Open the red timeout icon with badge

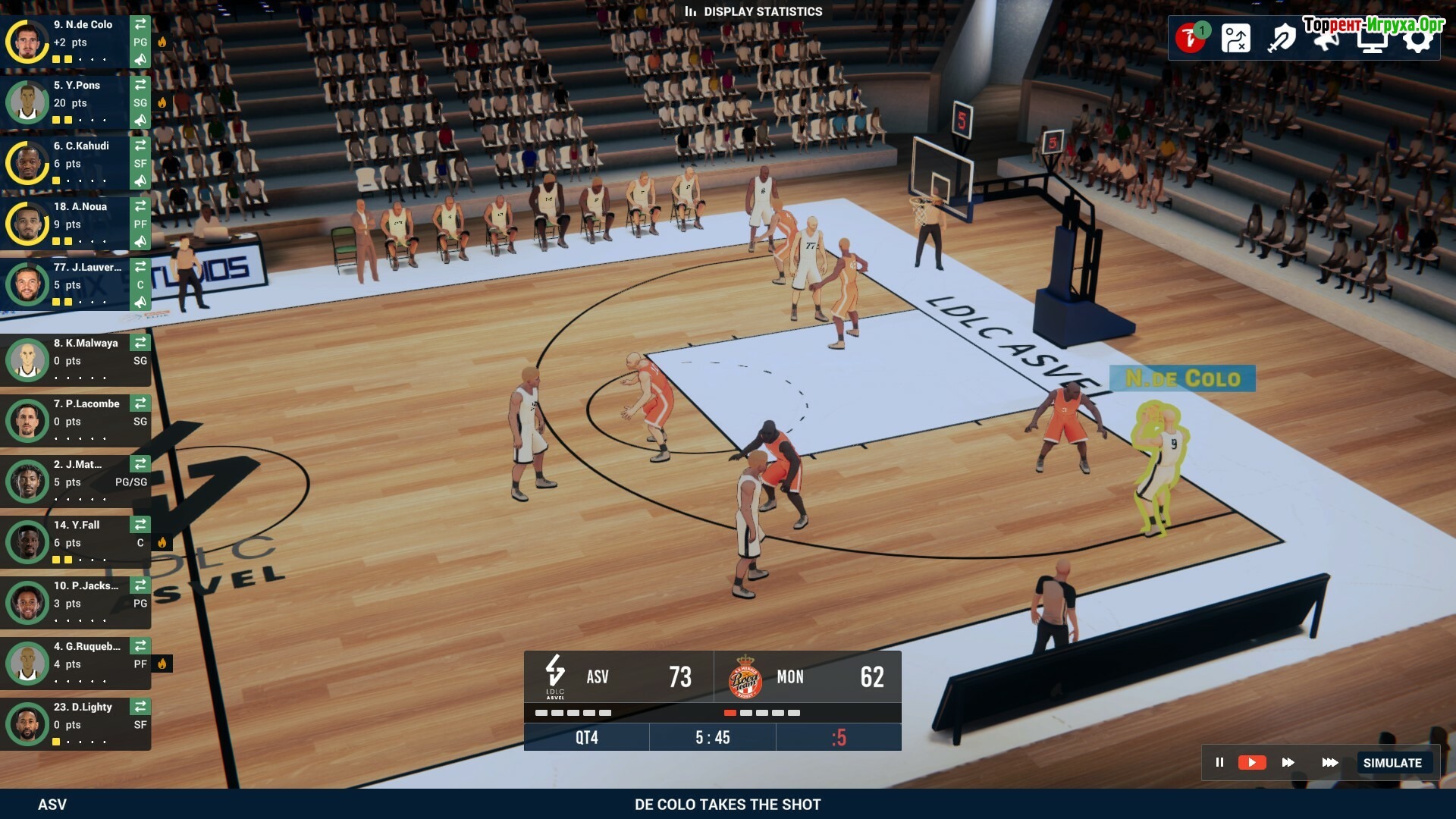coord(1191,38)
